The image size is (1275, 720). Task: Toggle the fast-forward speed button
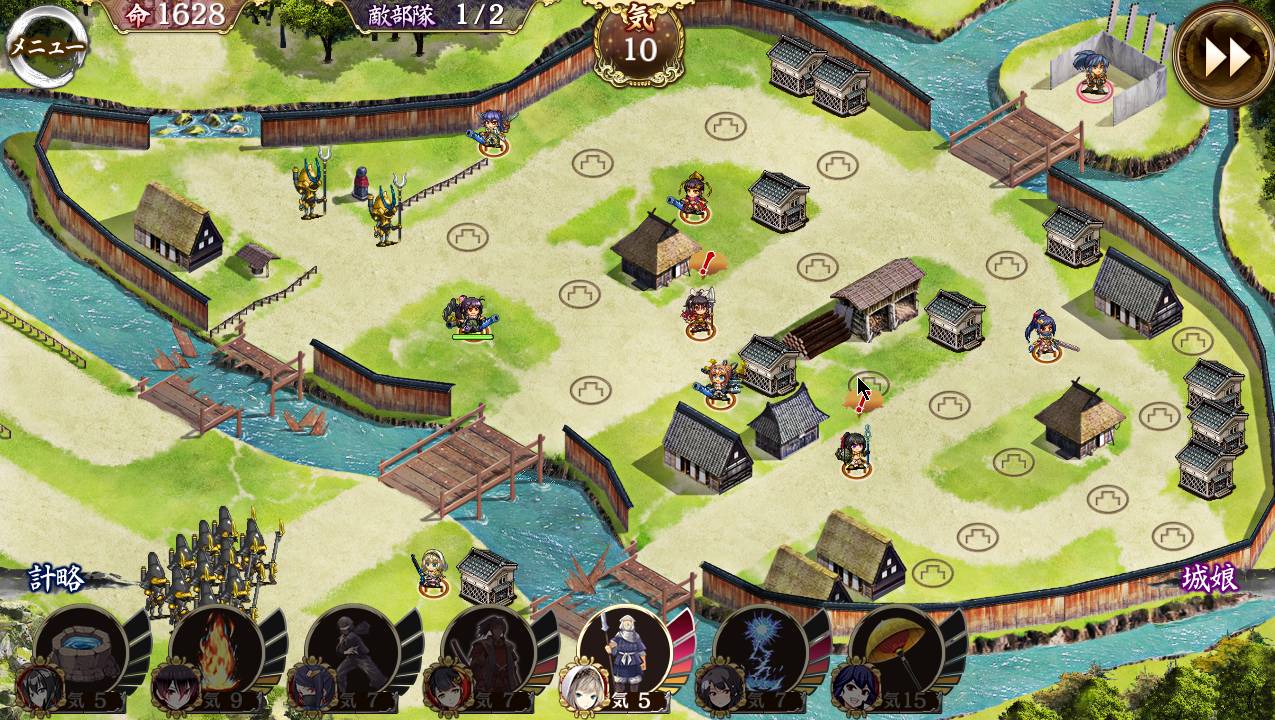point(1225,57)
